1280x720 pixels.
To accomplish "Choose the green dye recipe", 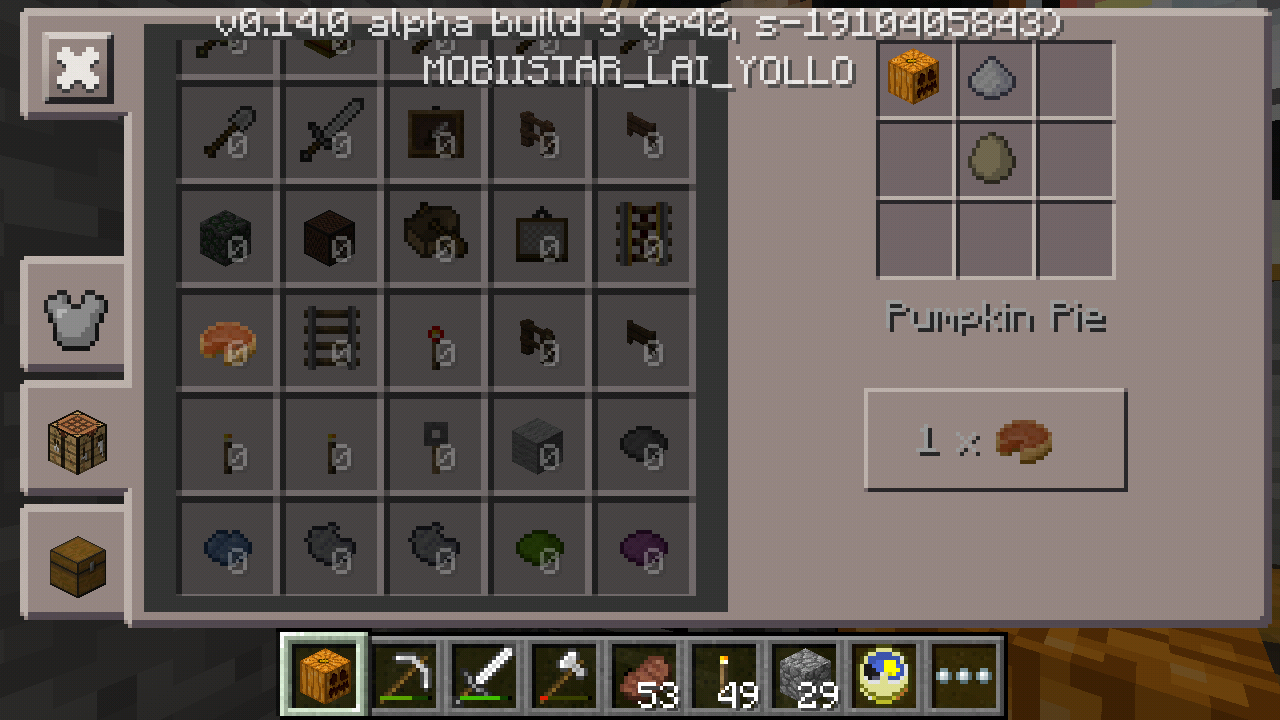I will coord(539,549).
